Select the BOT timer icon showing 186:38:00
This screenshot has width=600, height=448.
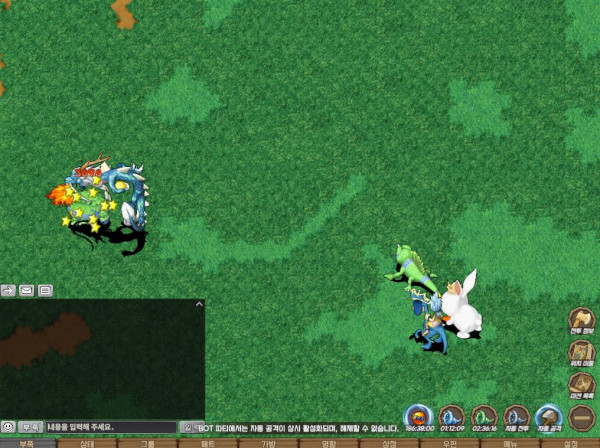[419, 418]
